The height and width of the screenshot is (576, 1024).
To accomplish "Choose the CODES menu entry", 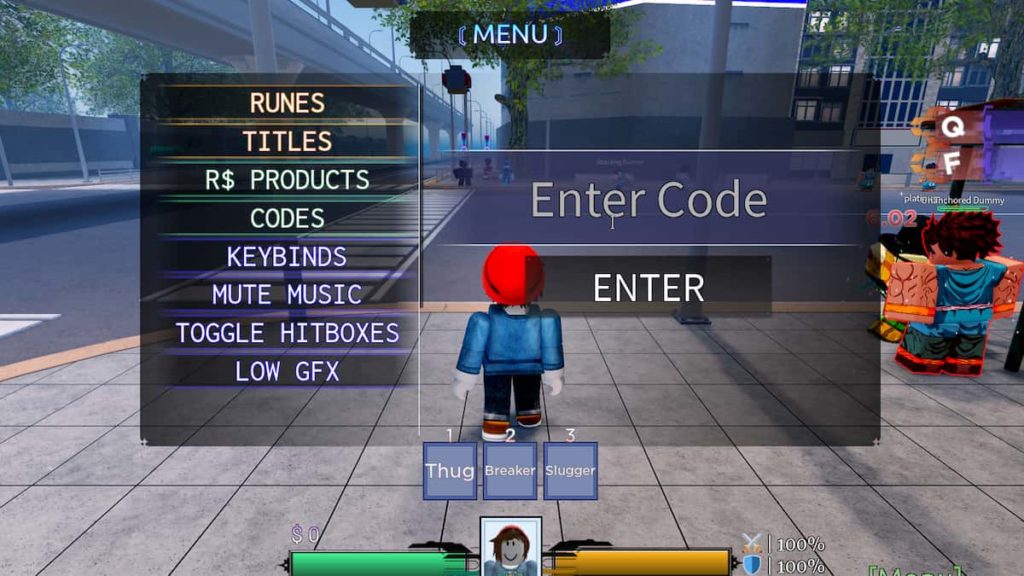I will pos(287,218).
